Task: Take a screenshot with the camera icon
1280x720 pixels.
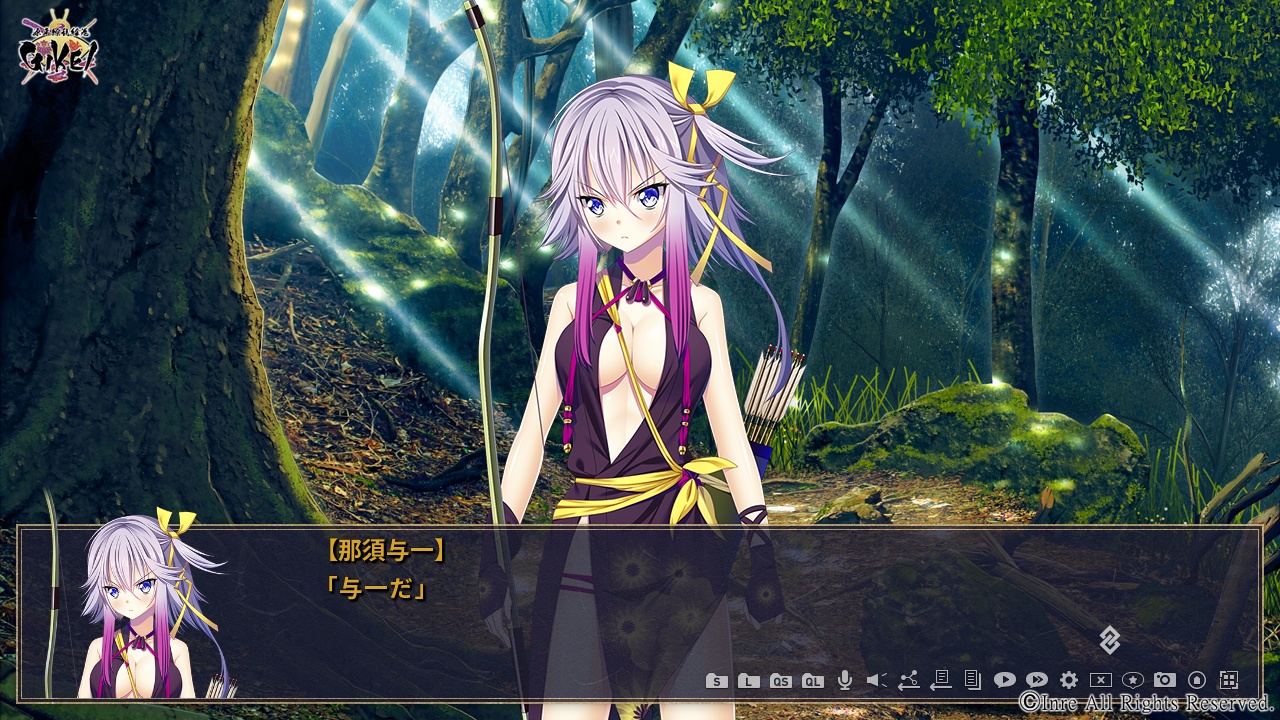Action: point(1165,681)
